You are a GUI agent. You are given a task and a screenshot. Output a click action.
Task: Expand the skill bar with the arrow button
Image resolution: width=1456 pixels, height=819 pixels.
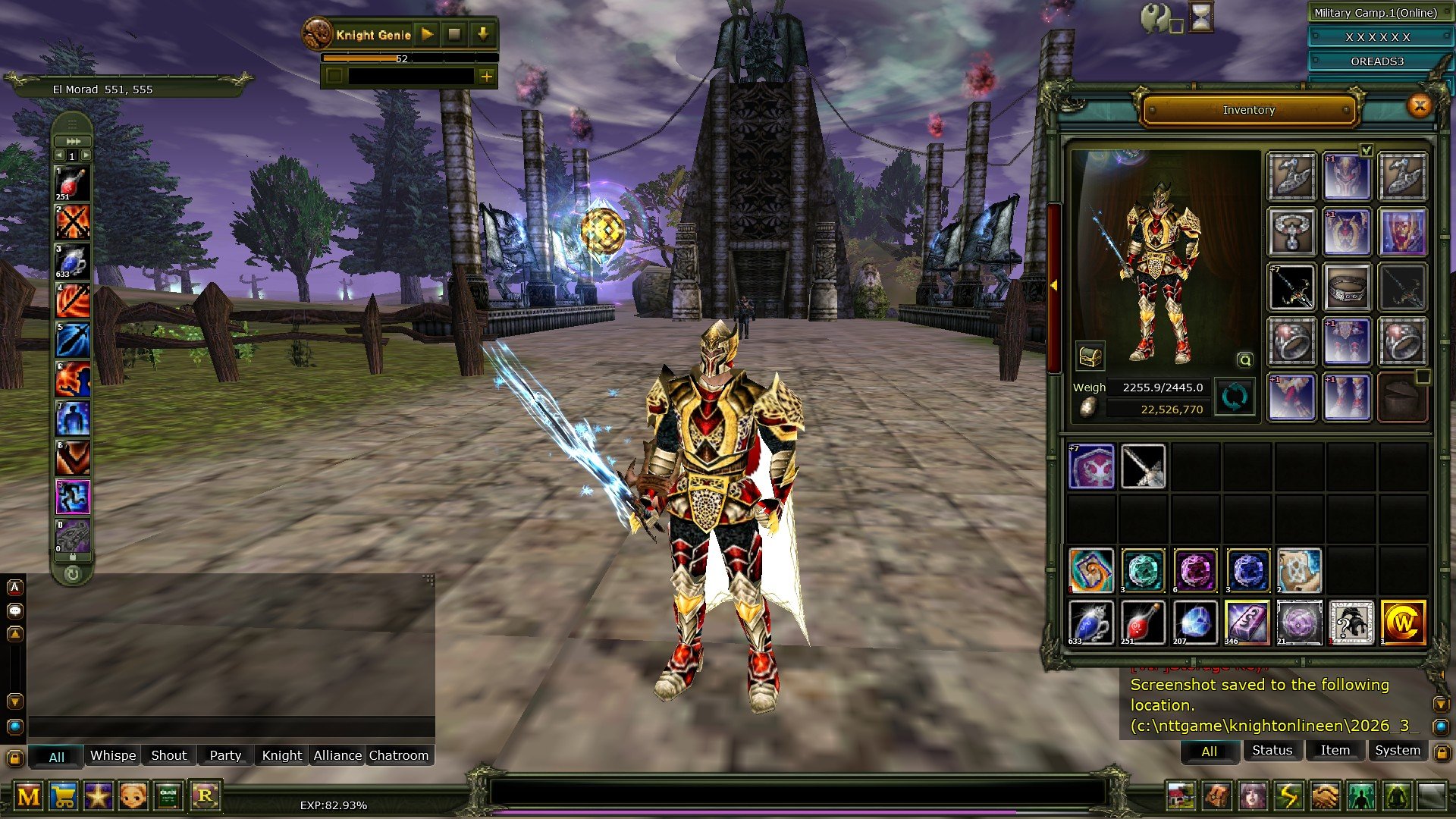pyautogui.click(x=71, y=141)
